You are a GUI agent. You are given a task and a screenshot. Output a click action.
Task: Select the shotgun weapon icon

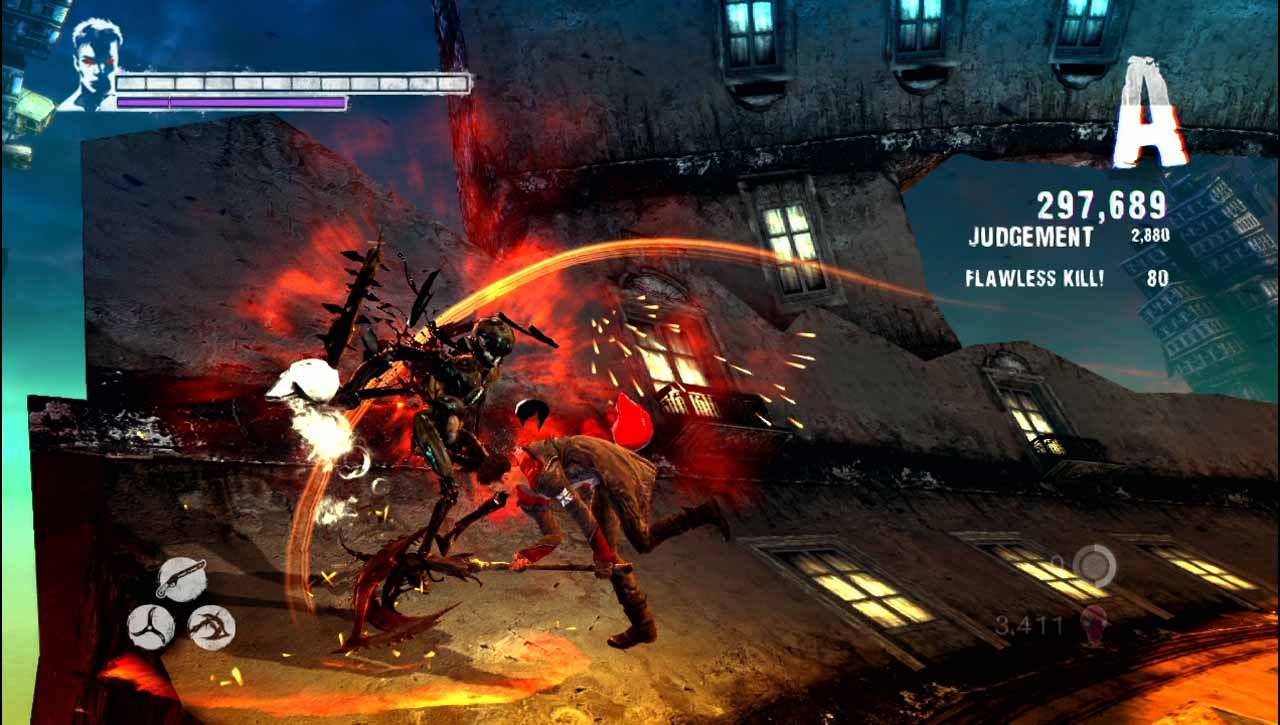[x=182, y=580]
